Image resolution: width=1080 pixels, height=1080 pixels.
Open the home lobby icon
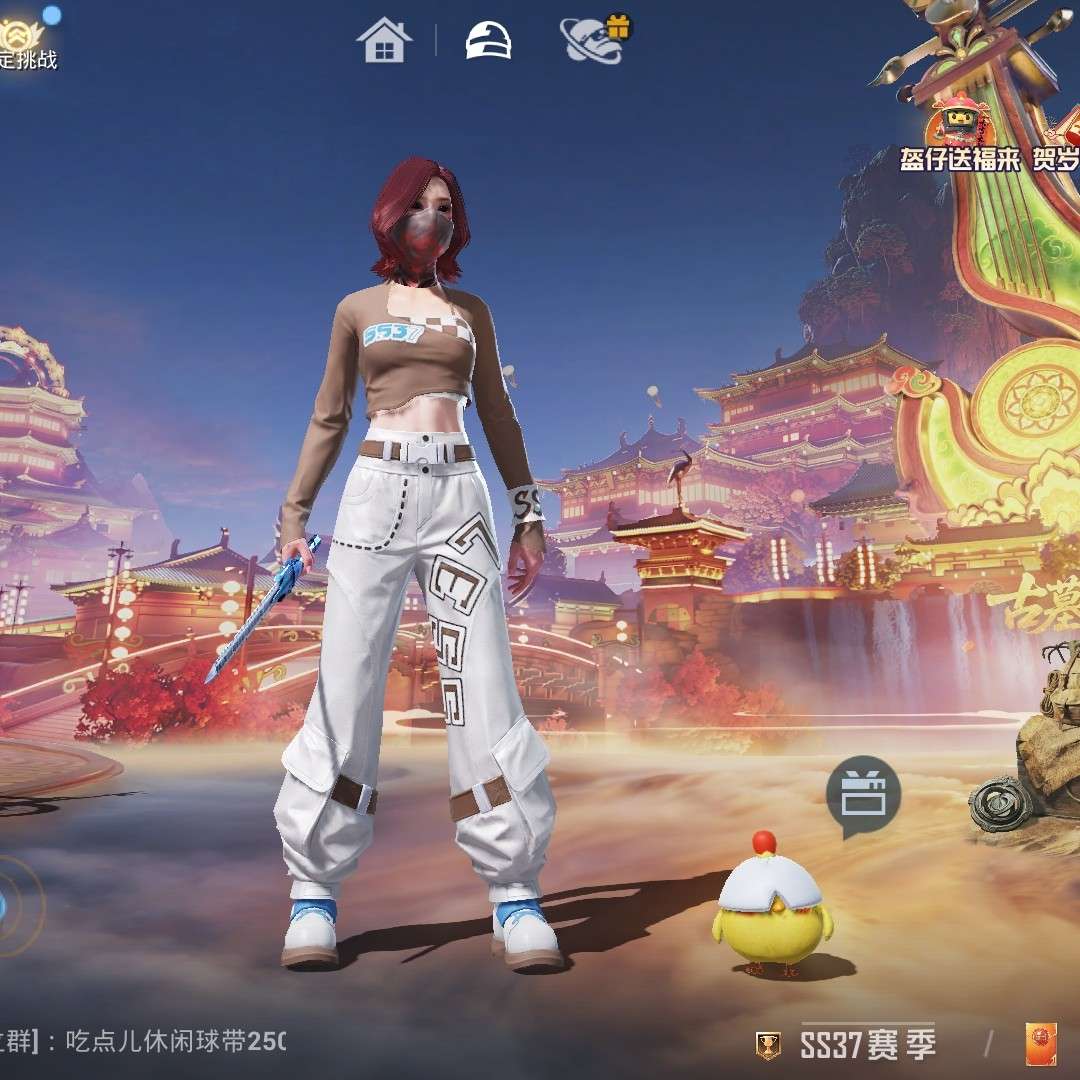pos(384,41)
